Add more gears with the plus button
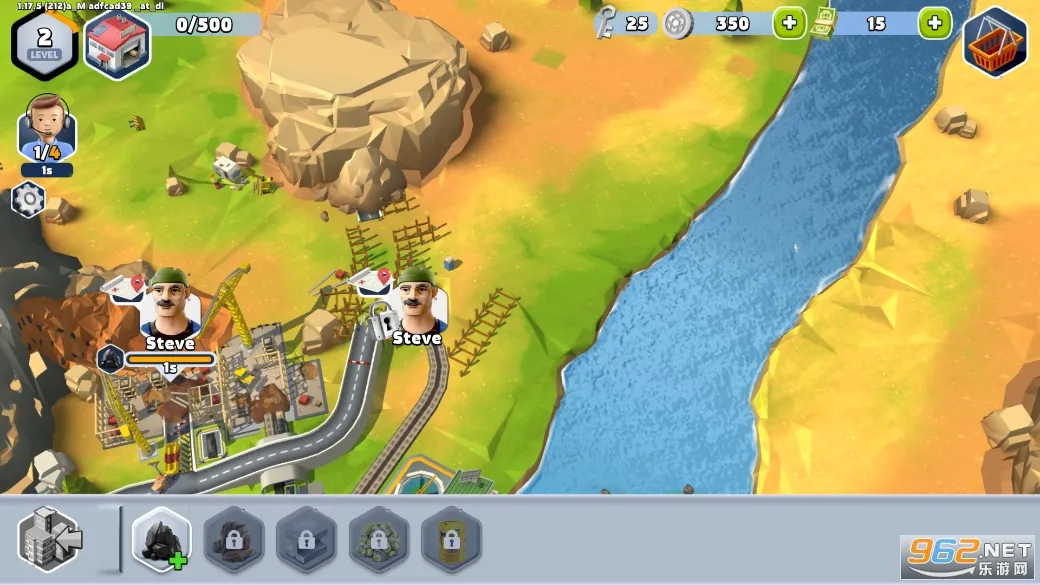 click(x=789, y=23)
